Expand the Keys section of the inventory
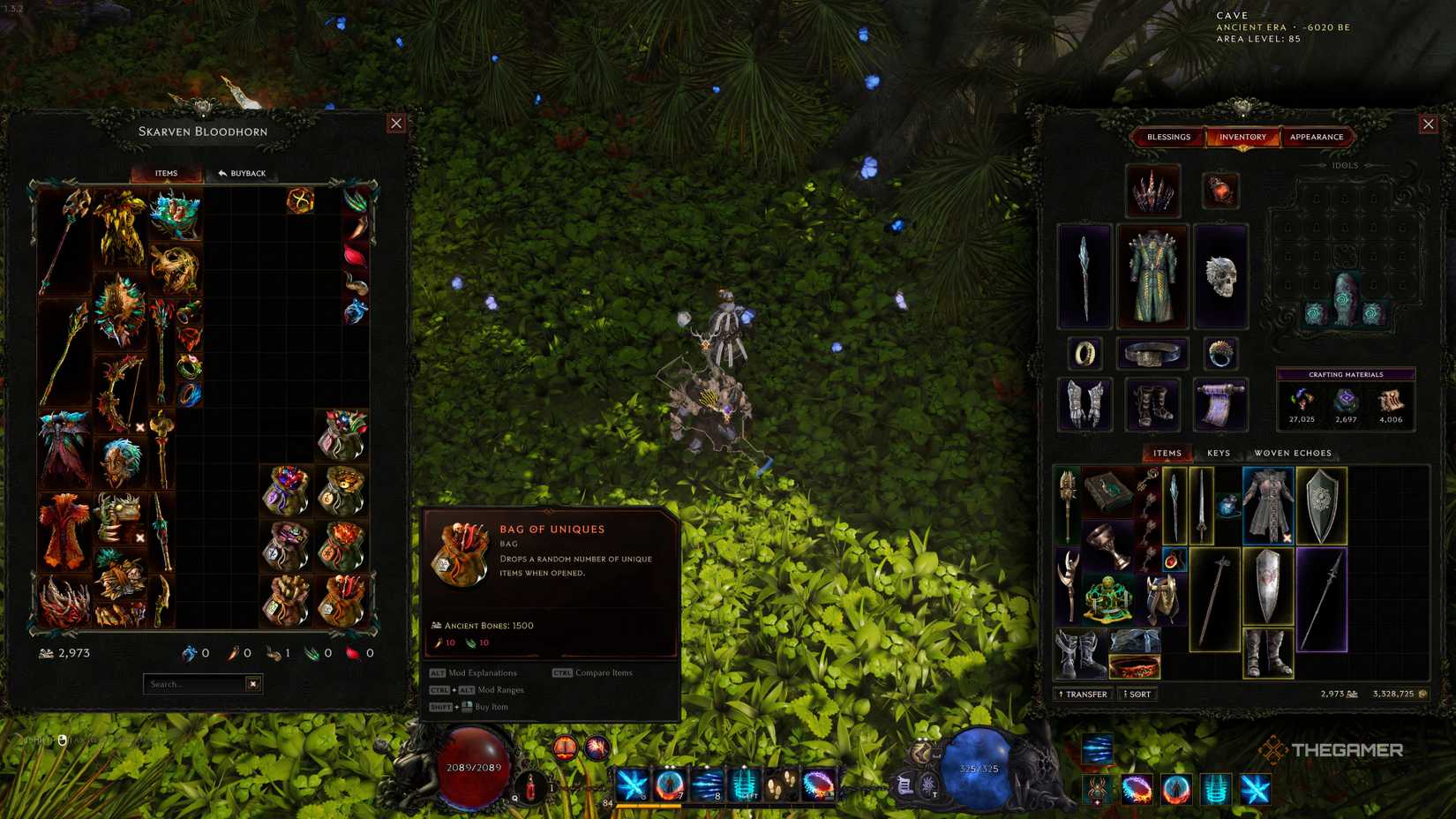The height and width of the screenshot is (819, 1456). [x=1218, y=453]
